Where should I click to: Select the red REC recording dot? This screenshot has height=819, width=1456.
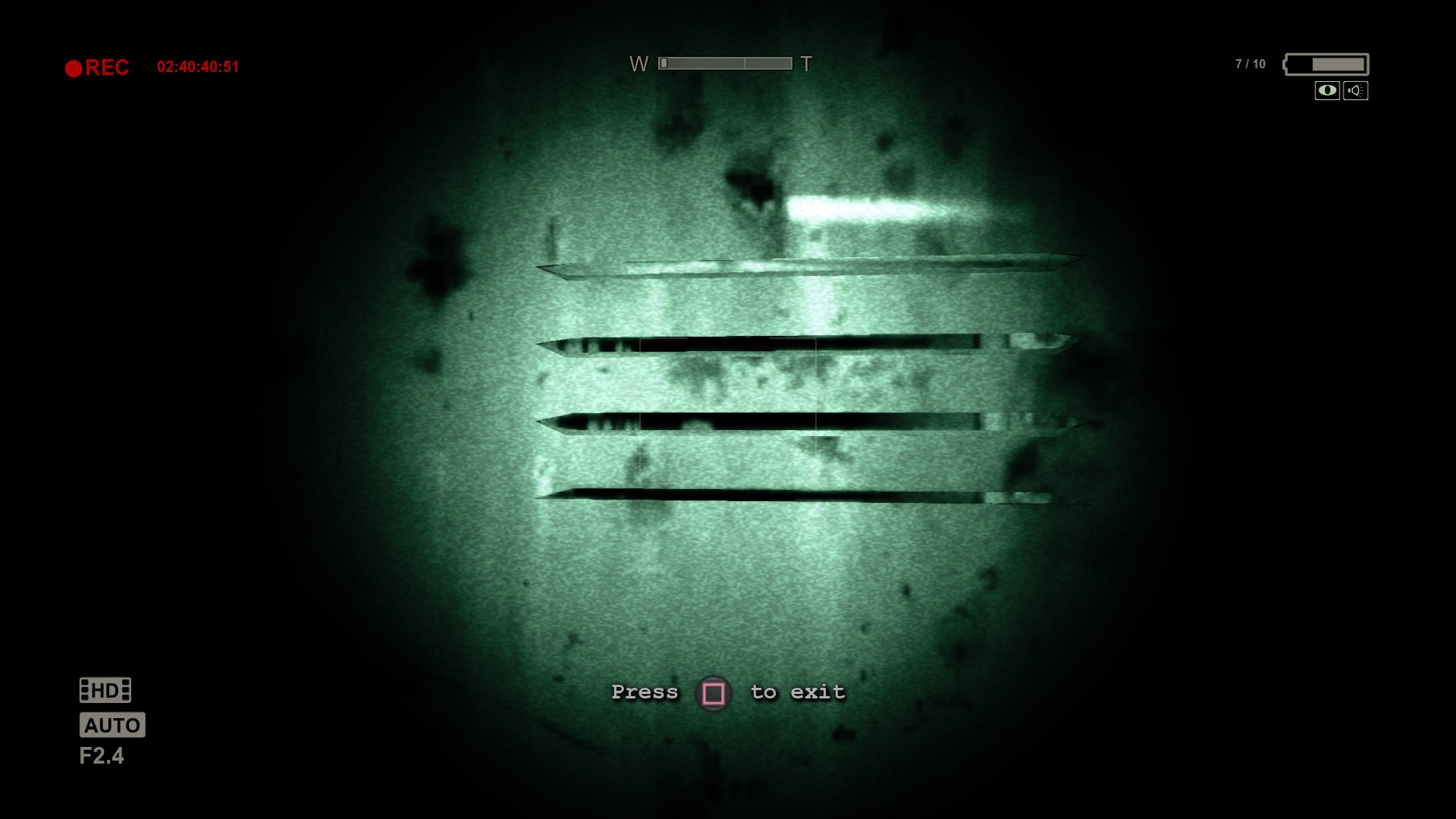(74, 67)
